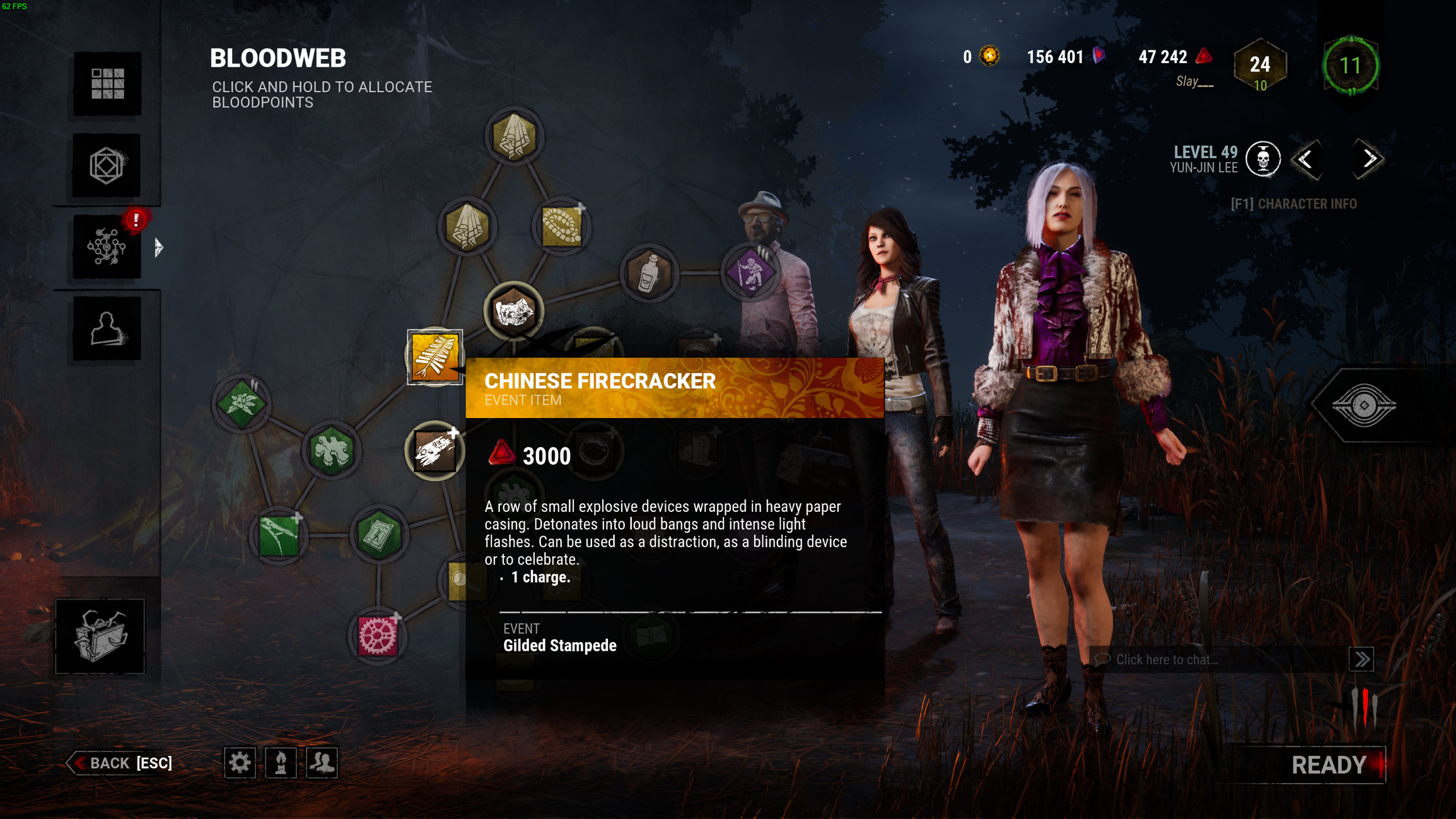This screenshot has height=819, width=1456.
Task: Open the character silhouette customization tab
Action: [107, 328]
